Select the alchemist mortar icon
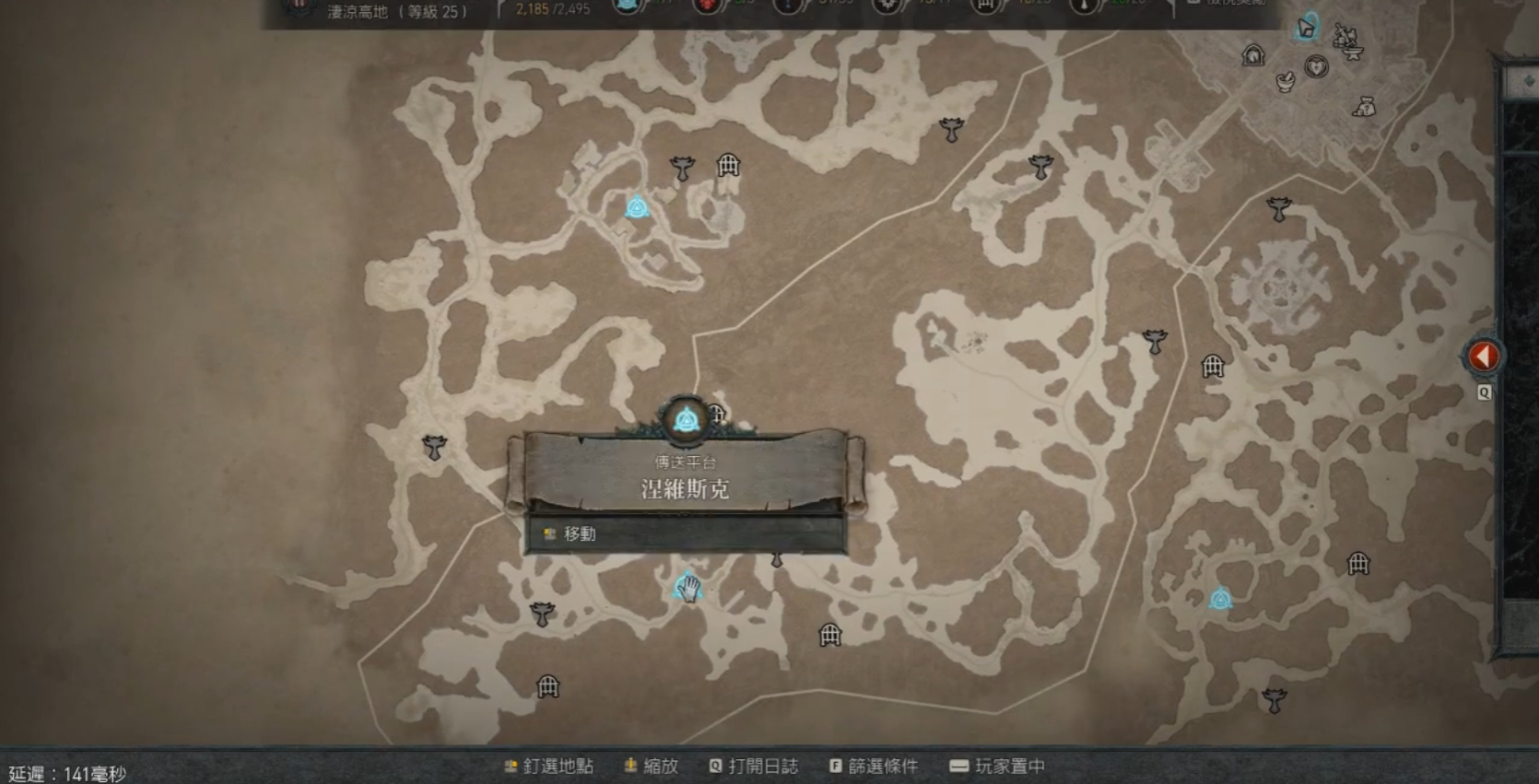1539x784 pixels. (x=1285, y=83)
